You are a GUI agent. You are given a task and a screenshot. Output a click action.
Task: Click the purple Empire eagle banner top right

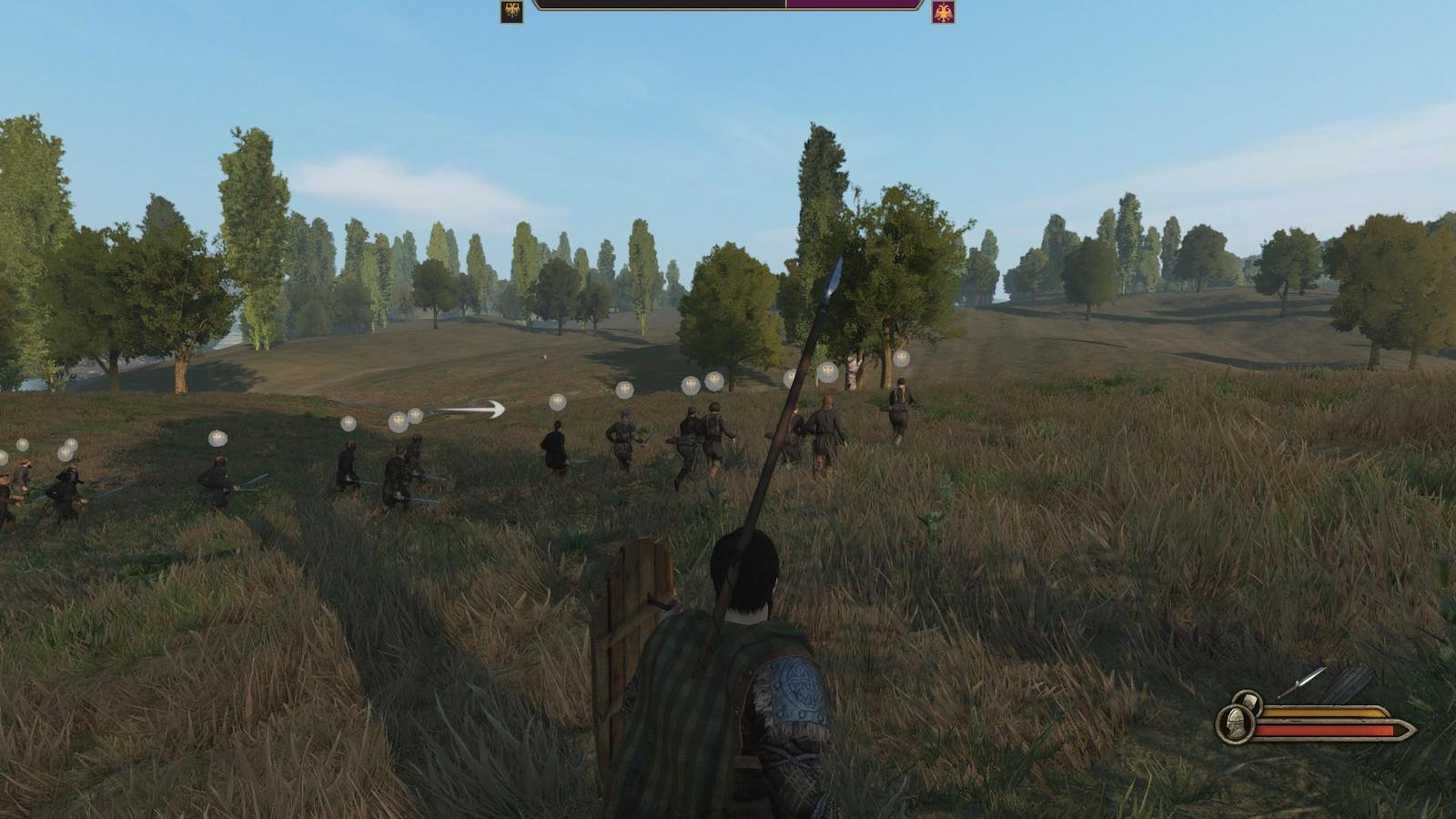[x=943, y=11]
